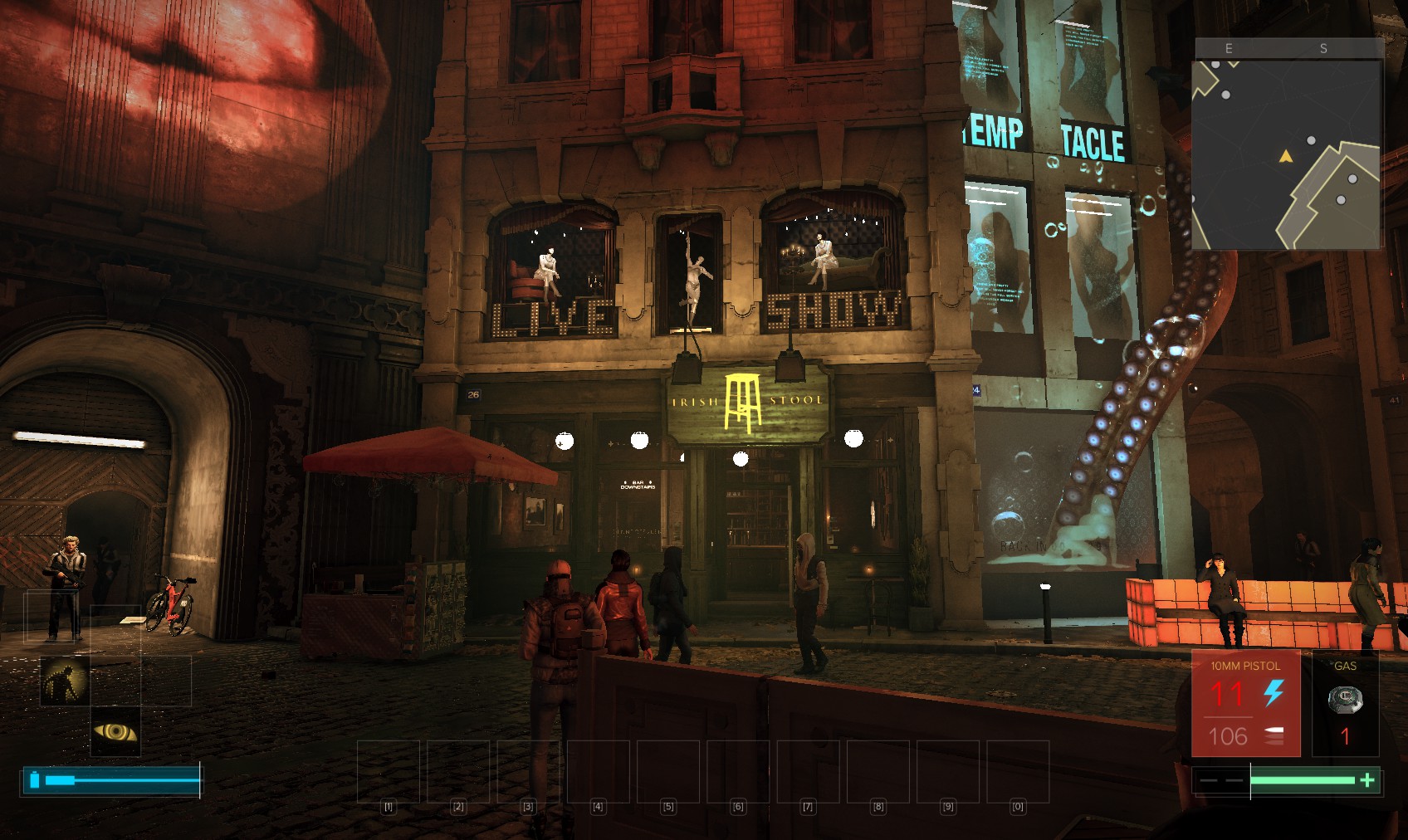Activate the yellow eye vision augmentation
Screen dimensions: 1408x840
(x=115, y=731)
